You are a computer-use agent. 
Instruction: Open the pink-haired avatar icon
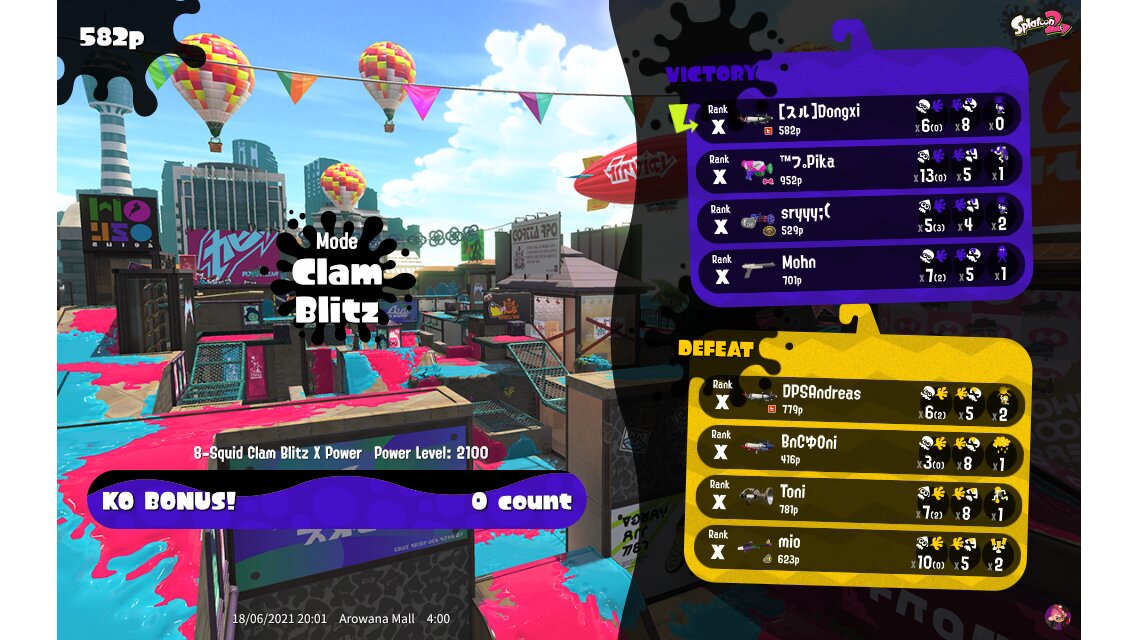pyautogui.click(x=1057, y=616)
